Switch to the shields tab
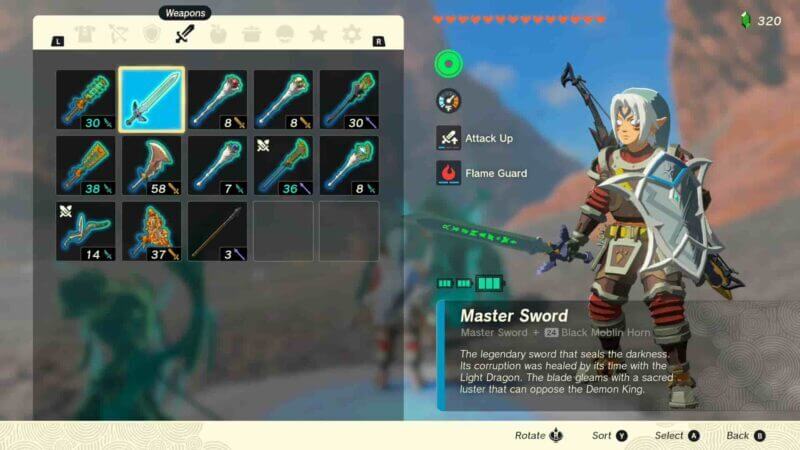The image size is (800, 450). (151, 35)
